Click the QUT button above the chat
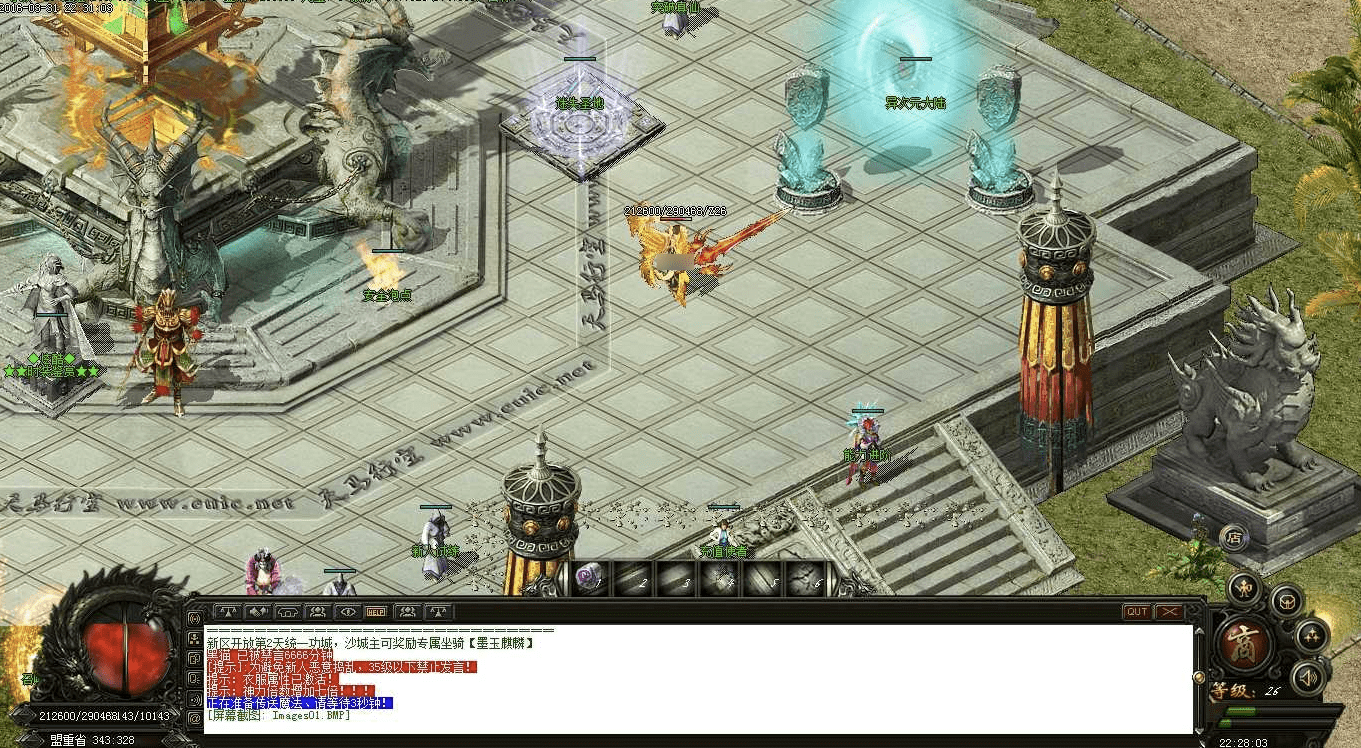The width and height of the screenshot is (1361, 748). click(1137, 611)
